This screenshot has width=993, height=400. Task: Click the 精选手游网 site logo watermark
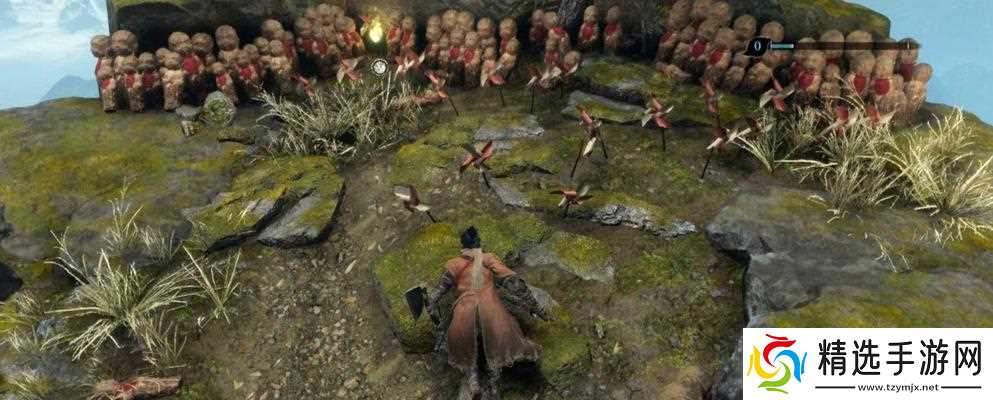[867, 362]
